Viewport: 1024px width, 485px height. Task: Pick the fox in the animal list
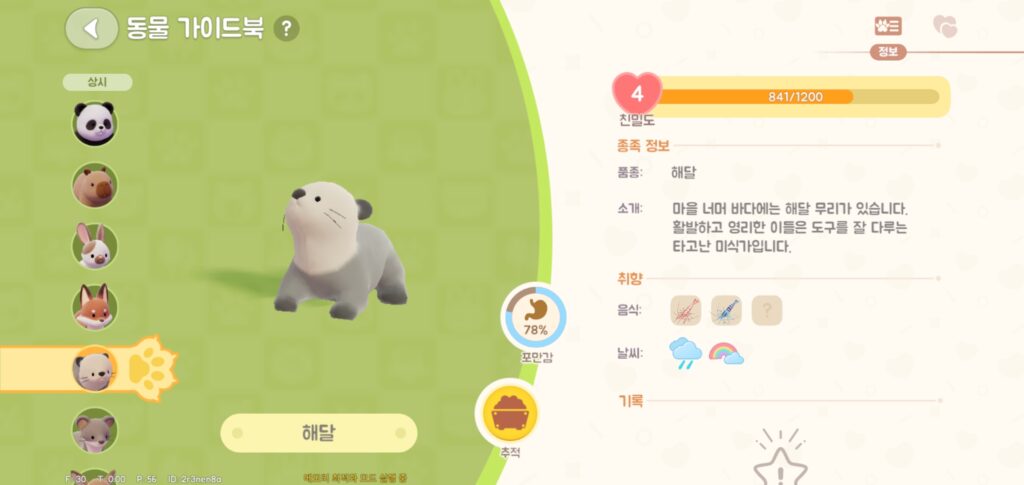pos(95,307)
